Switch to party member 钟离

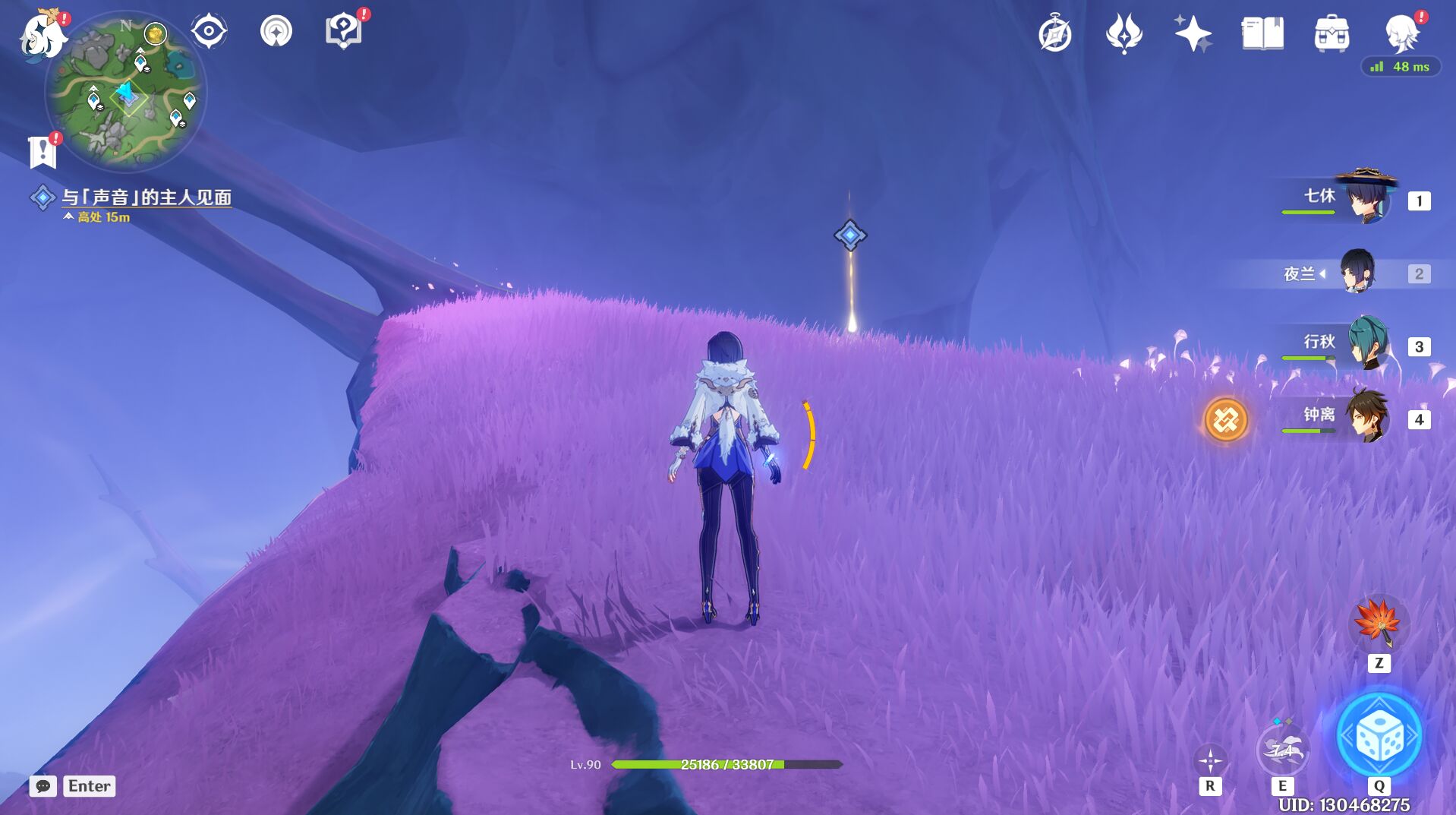click(1367, 417)
